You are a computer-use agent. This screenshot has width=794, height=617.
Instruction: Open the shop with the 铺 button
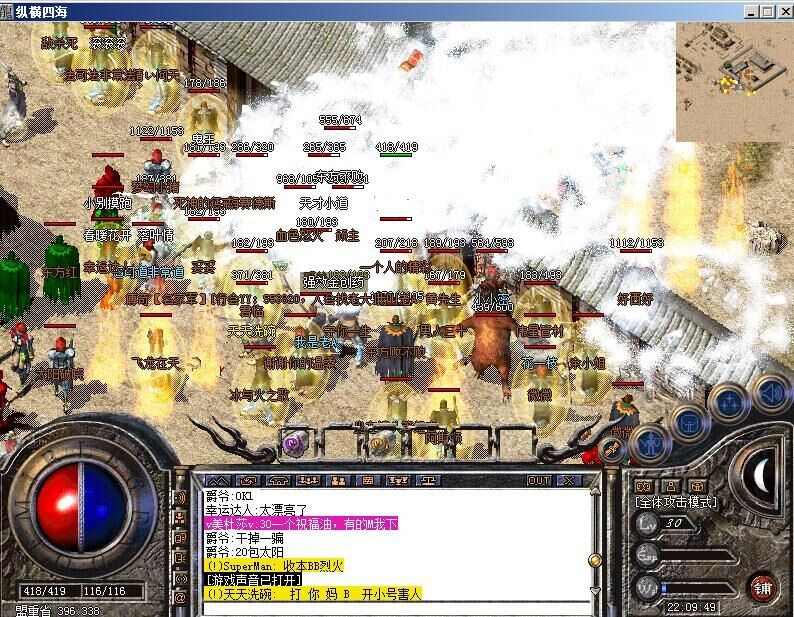coord(763,586)
